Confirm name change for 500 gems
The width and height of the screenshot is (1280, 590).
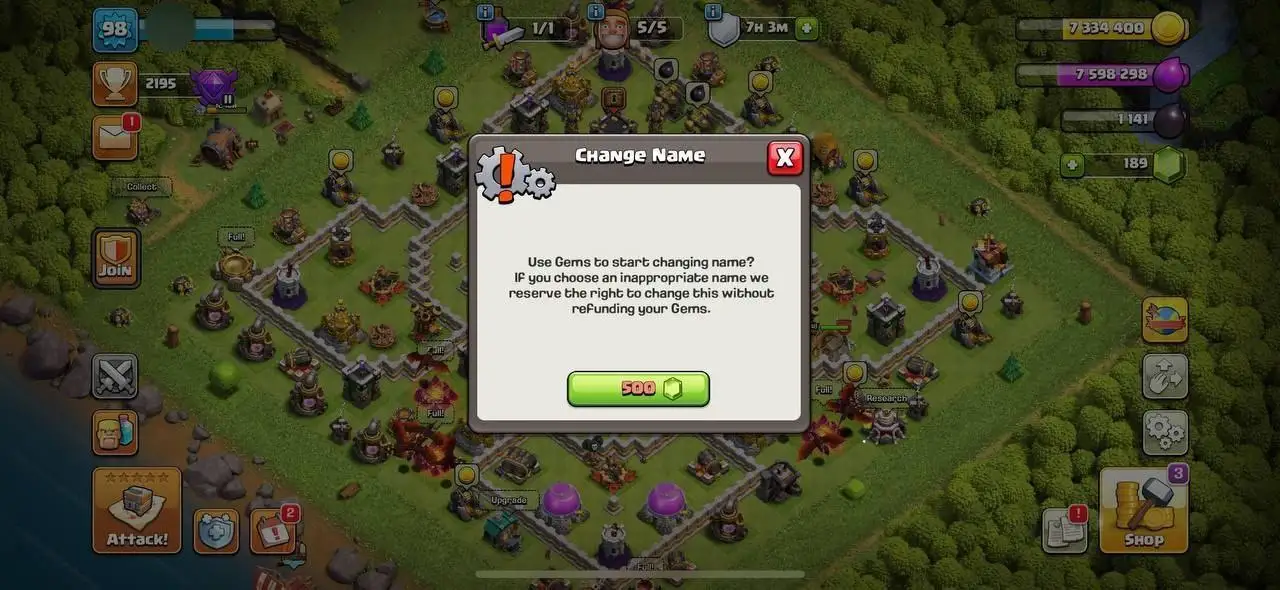(638, 389)
